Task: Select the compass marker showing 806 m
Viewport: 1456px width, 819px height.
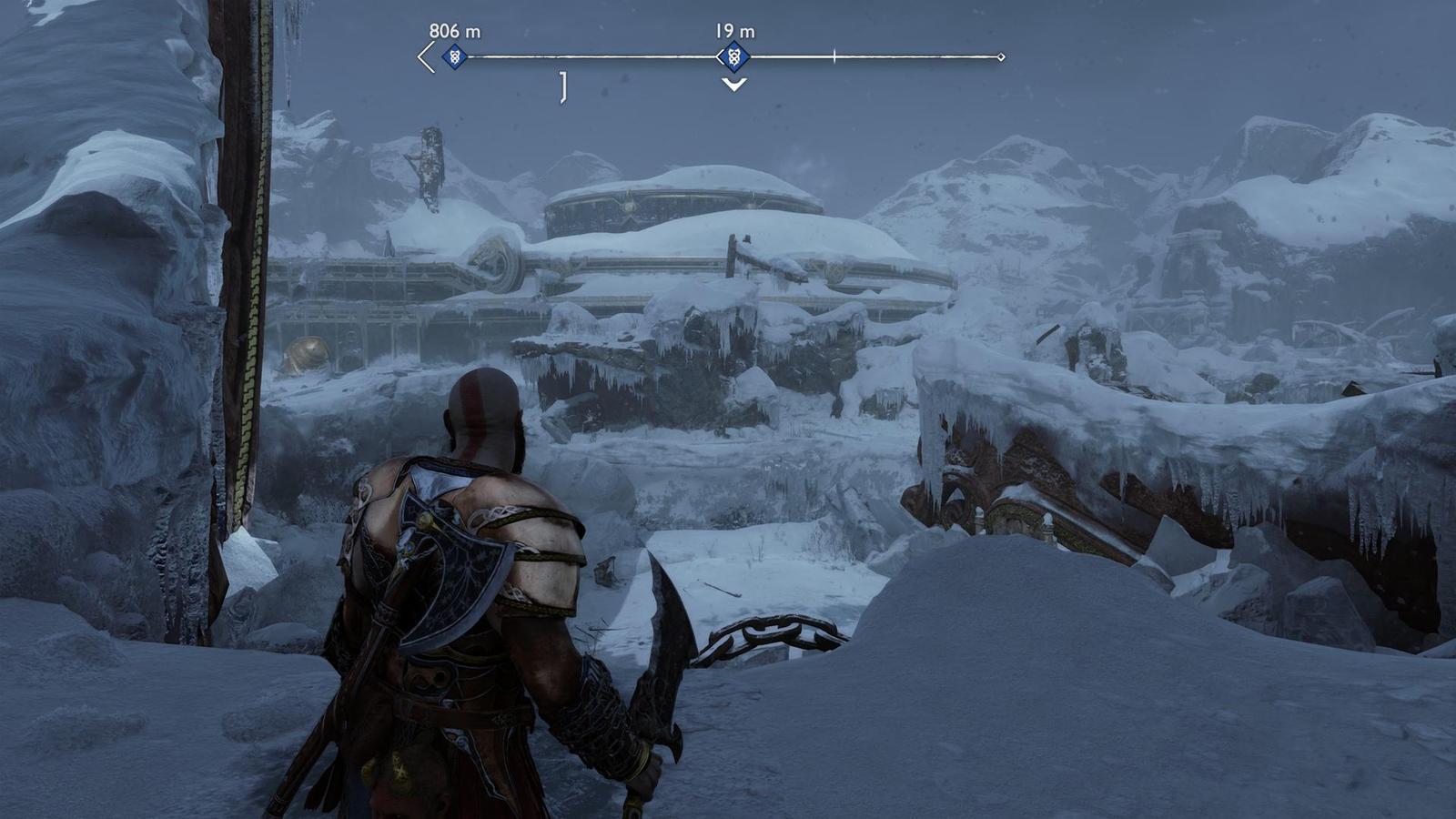Action: point(454,57)
